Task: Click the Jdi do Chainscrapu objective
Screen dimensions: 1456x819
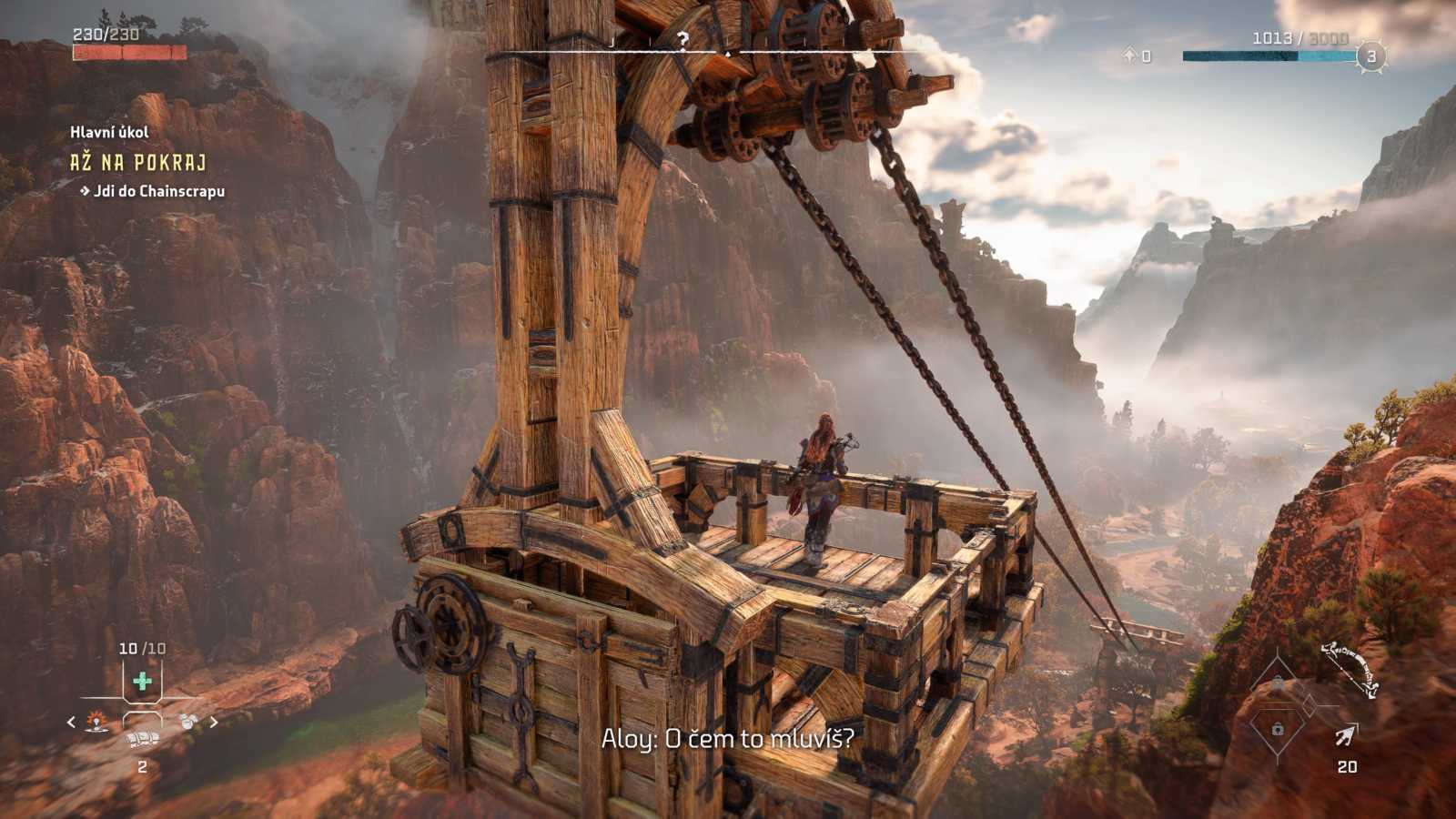Action: point(151,193)
